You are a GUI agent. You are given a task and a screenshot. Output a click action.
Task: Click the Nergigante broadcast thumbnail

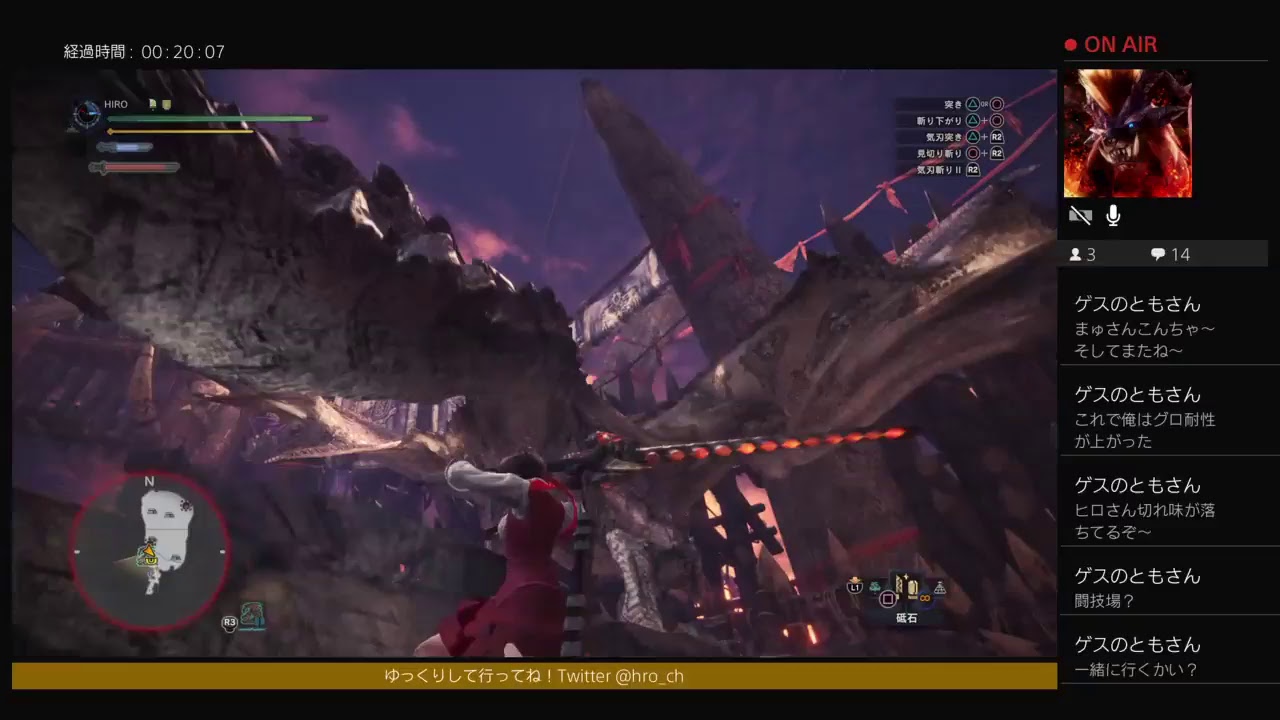(1128, 133)
